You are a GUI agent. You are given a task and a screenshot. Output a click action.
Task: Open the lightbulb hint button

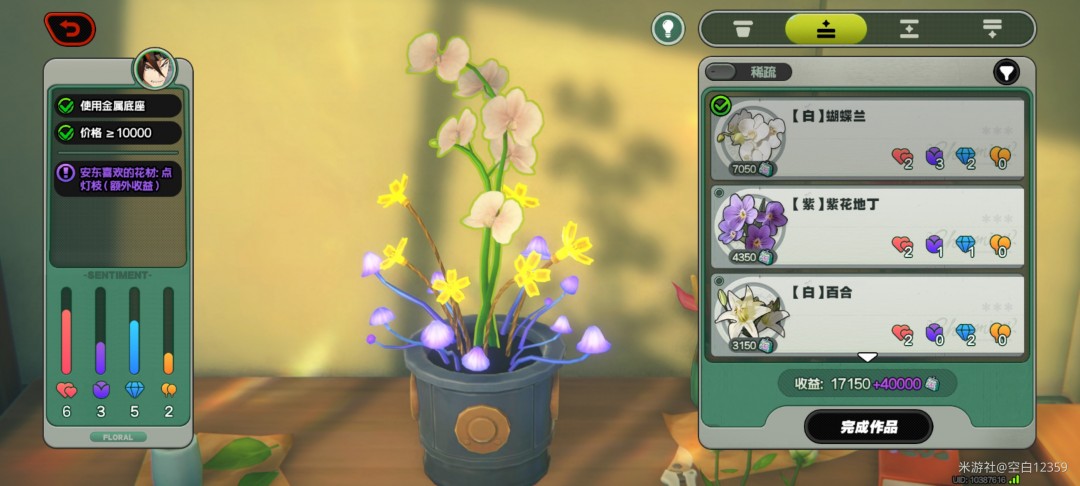(x=668, y=28)
